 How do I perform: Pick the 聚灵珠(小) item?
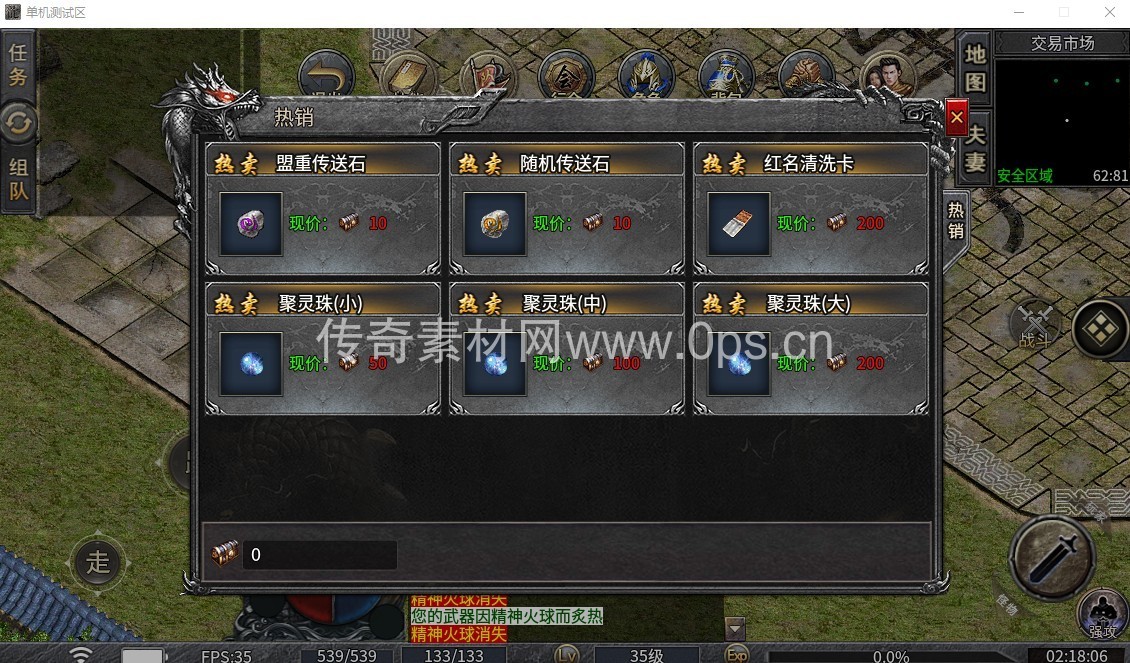point(251,364)
